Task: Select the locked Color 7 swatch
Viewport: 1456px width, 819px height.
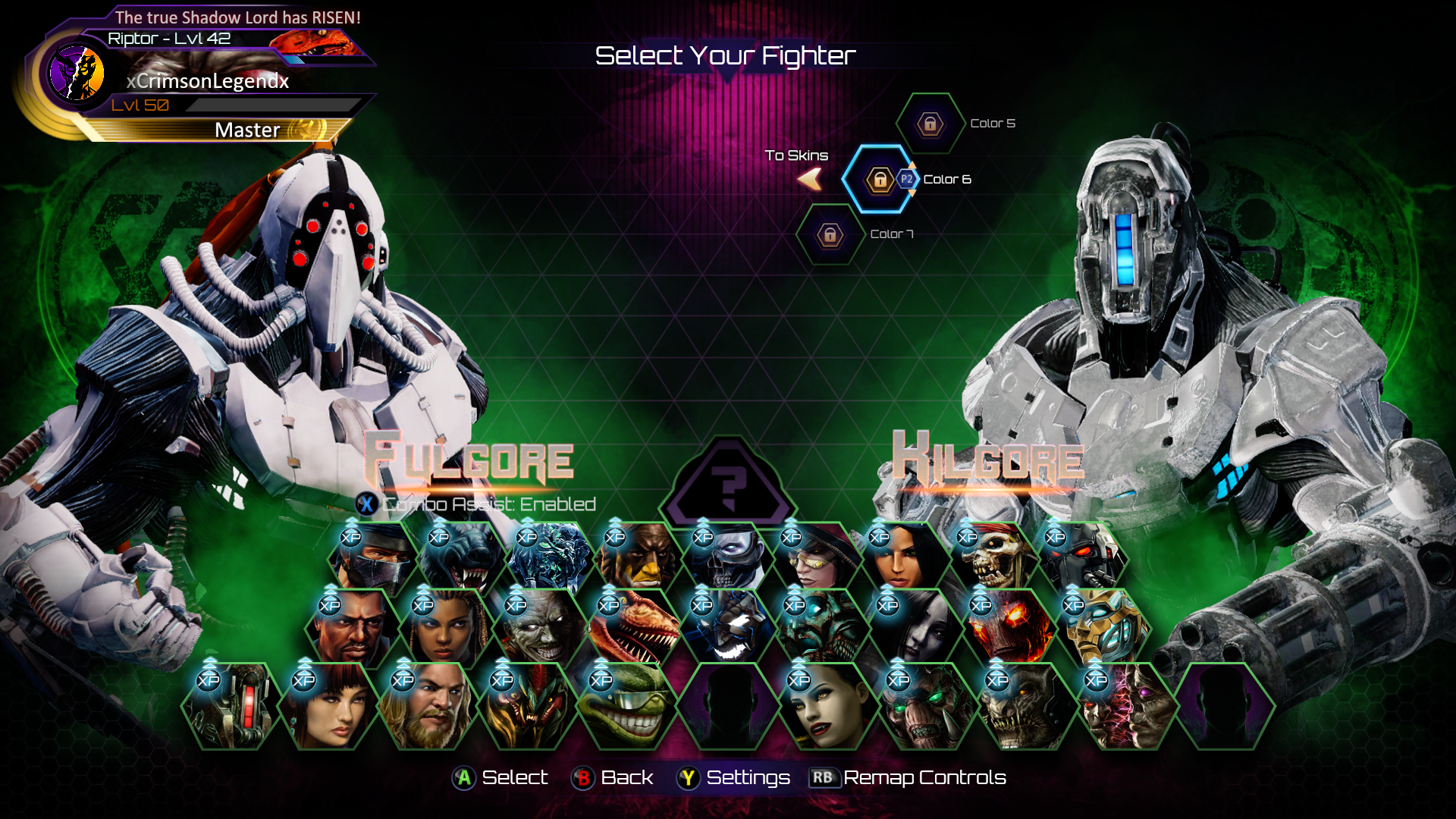Action: pyautogui.click(x=830, y=234)
